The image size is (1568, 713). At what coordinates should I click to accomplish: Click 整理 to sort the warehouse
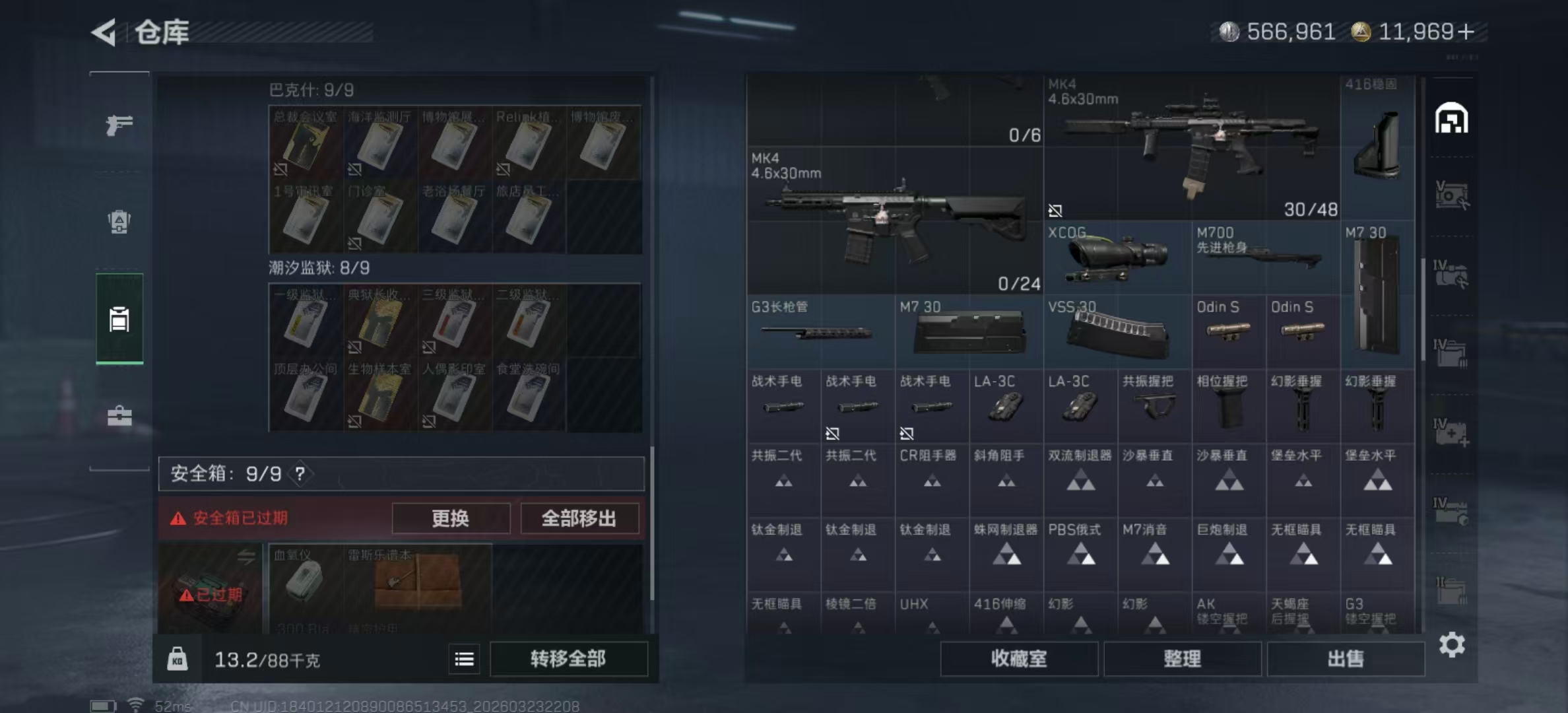[1182, 660]
